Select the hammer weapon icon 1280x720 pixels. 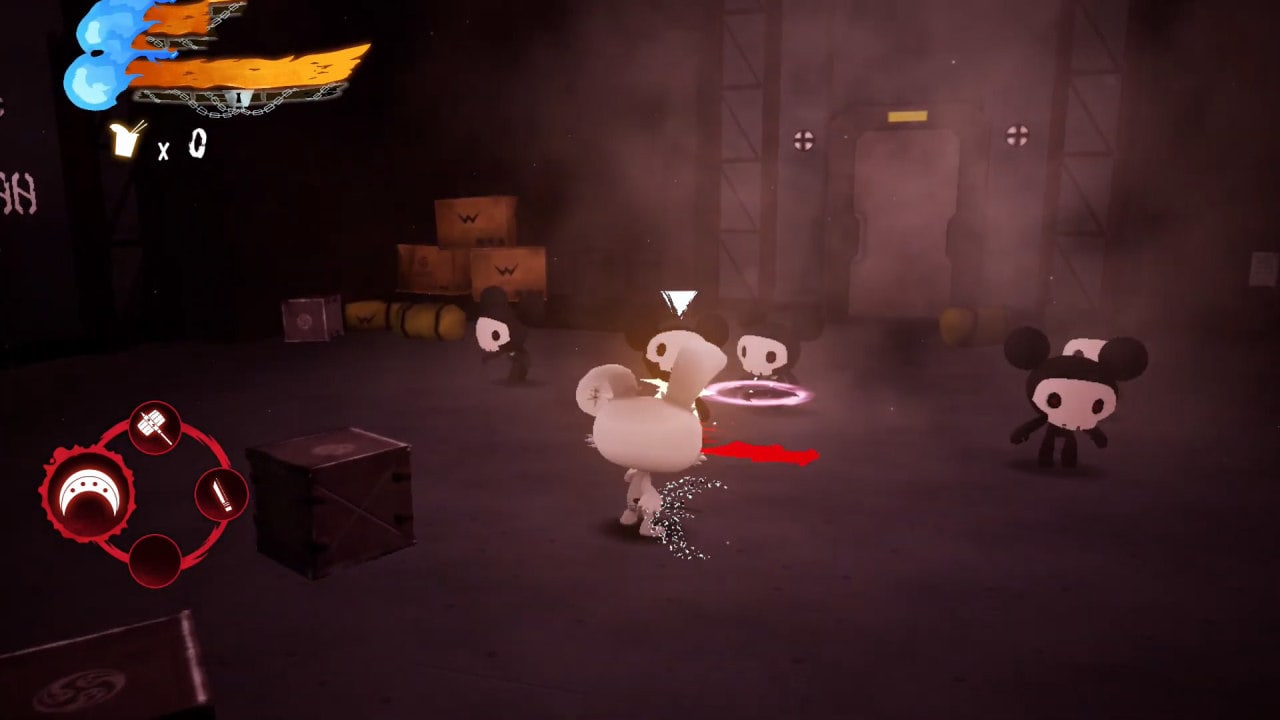[x=155, y=428]
